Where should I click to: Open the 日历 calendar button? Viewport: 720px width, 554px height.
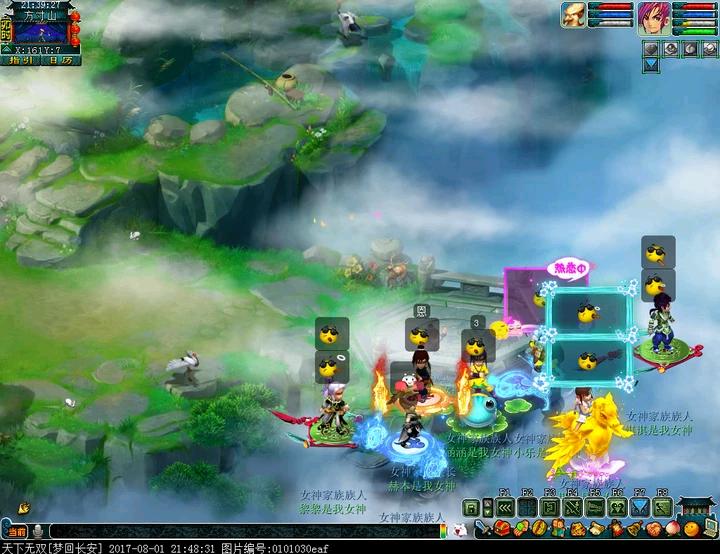tap(60, 61)
